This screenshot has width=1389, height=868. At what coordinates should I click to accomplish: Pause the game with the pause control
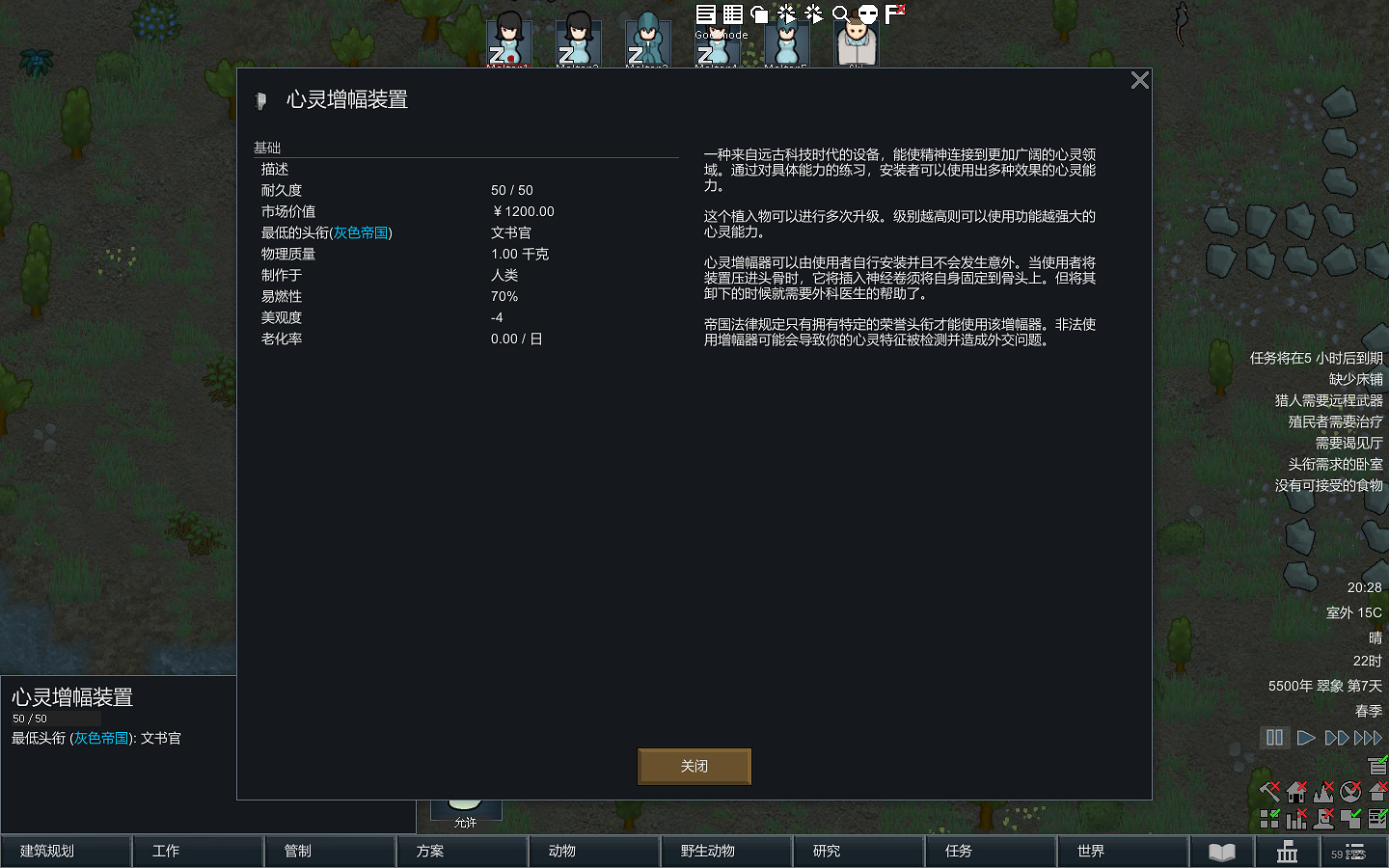coord(1274,738)
